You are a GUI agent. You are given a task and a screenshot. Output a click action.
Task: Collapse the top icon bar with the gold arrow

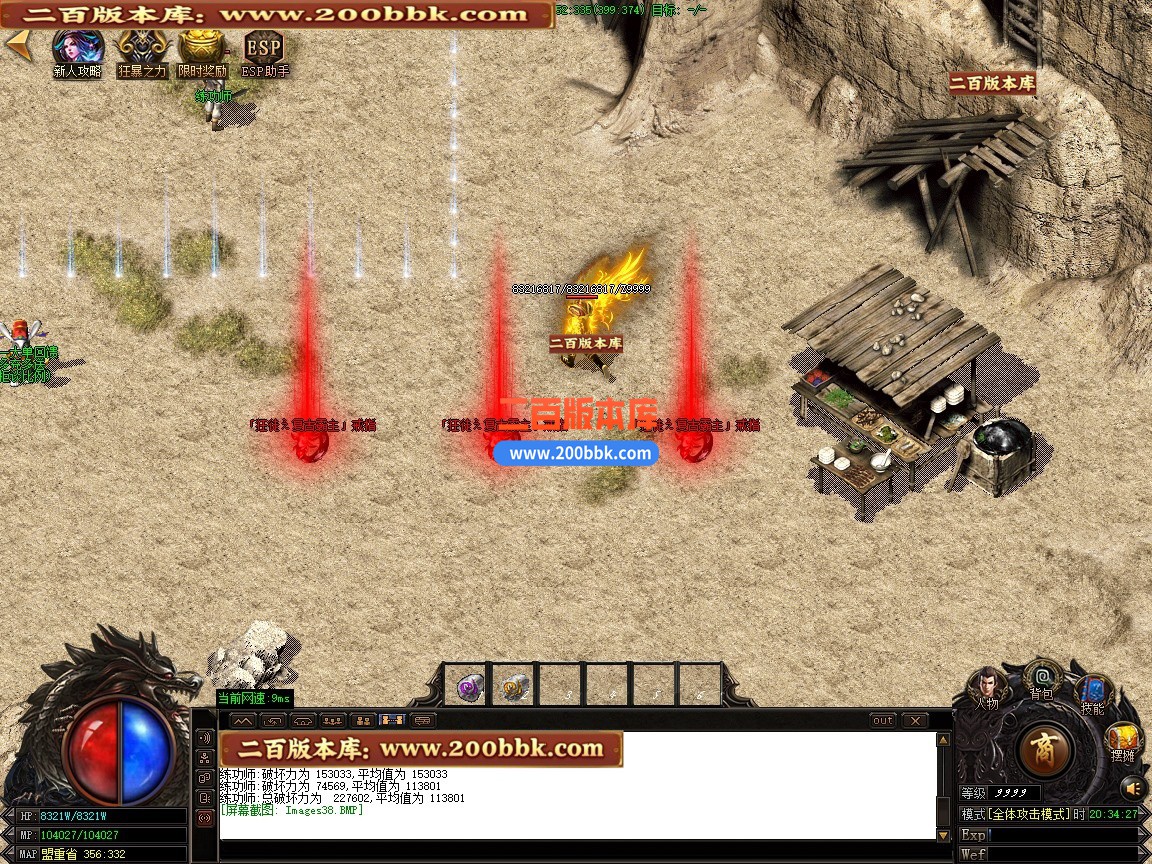(17, 43)
